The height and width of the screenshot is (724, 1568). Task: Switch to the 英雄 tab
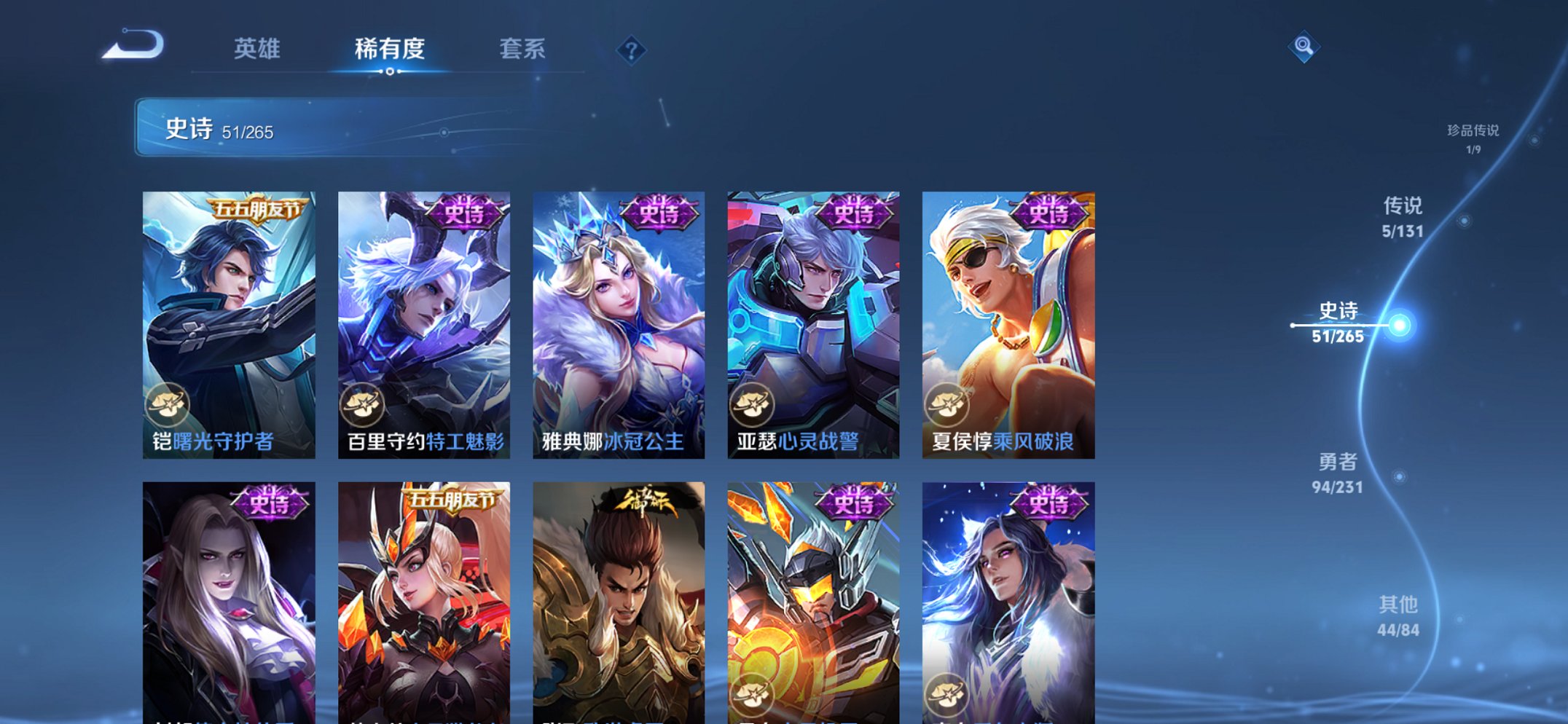[x=256, y=50]
